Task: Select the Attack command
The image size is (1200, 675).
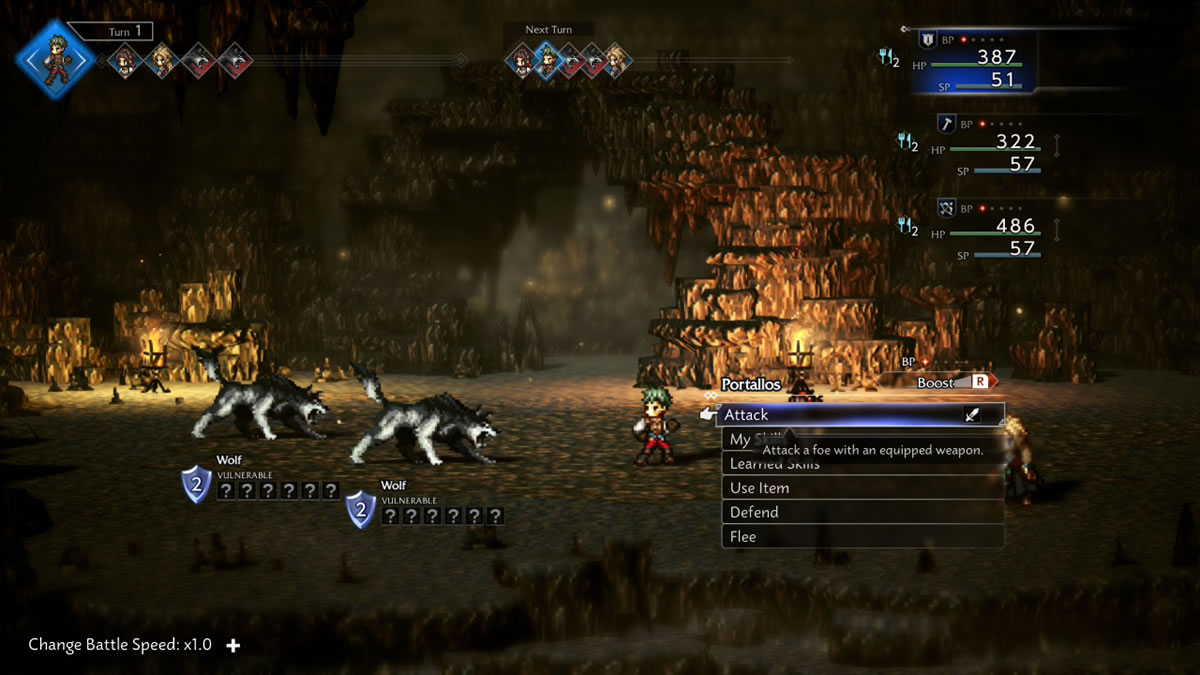Action: point(860,415)
